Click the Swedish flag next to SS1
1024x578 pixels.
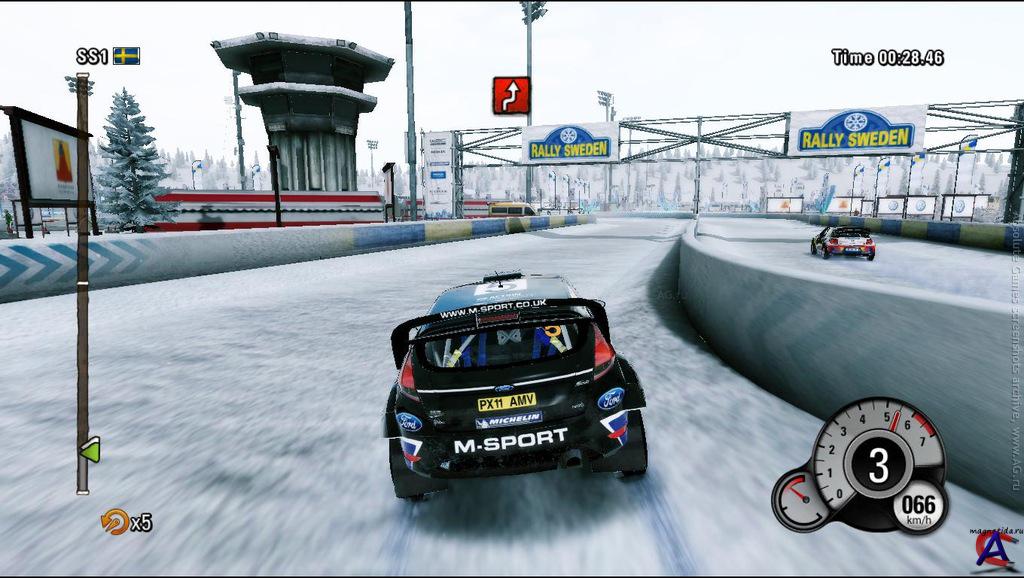coord(126,56)
